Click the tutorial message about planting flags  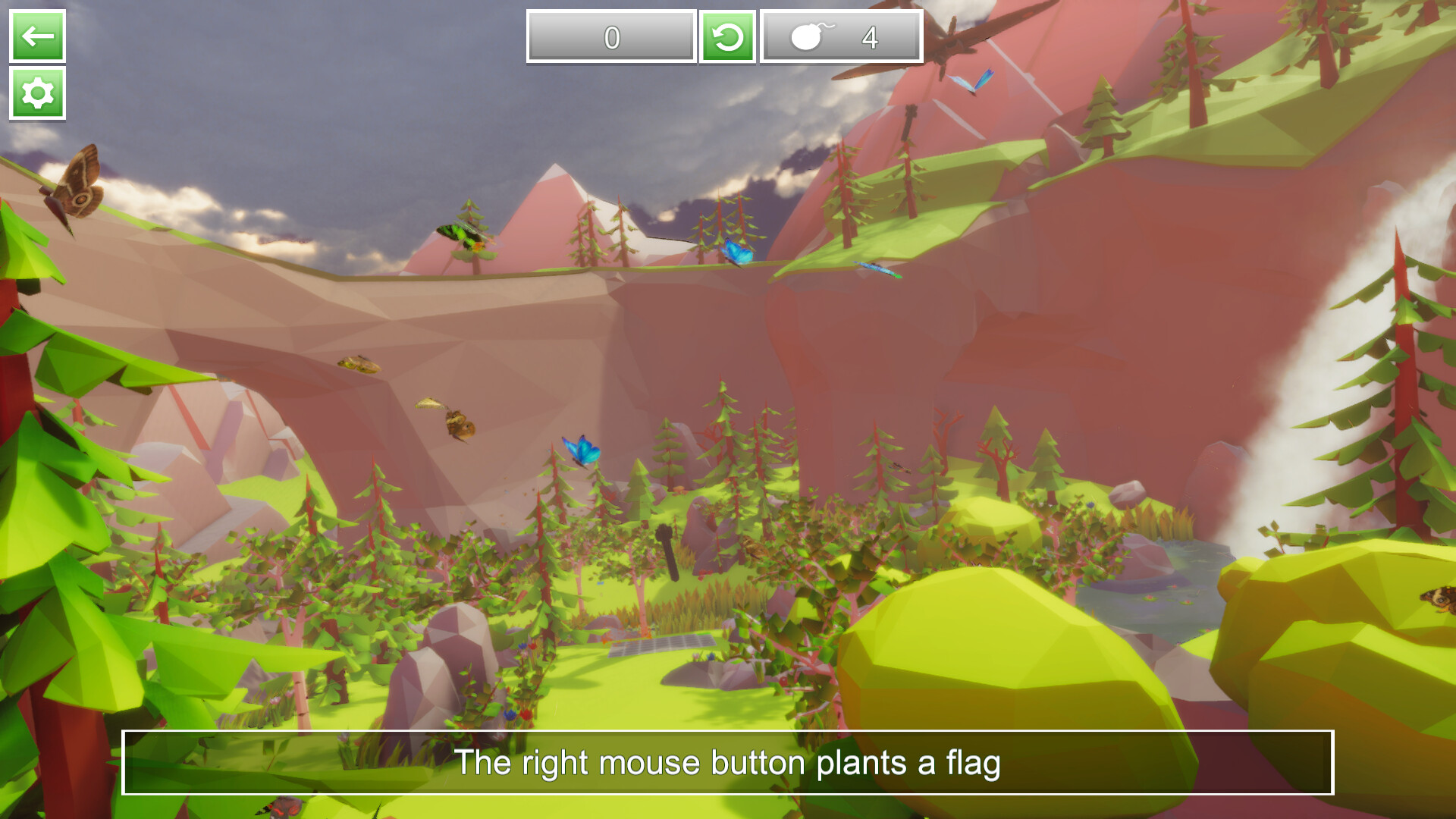(x=728, y=764)
